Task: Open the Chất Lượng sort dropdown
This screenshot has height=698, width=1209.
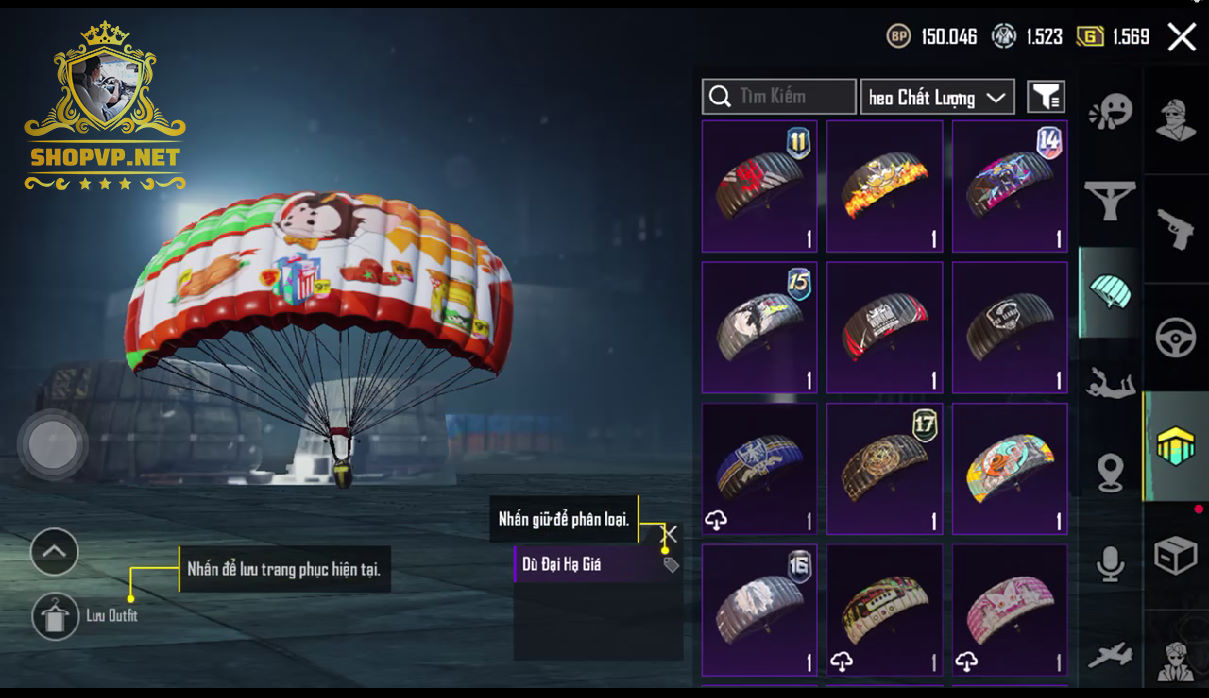Action: (937, 97)
